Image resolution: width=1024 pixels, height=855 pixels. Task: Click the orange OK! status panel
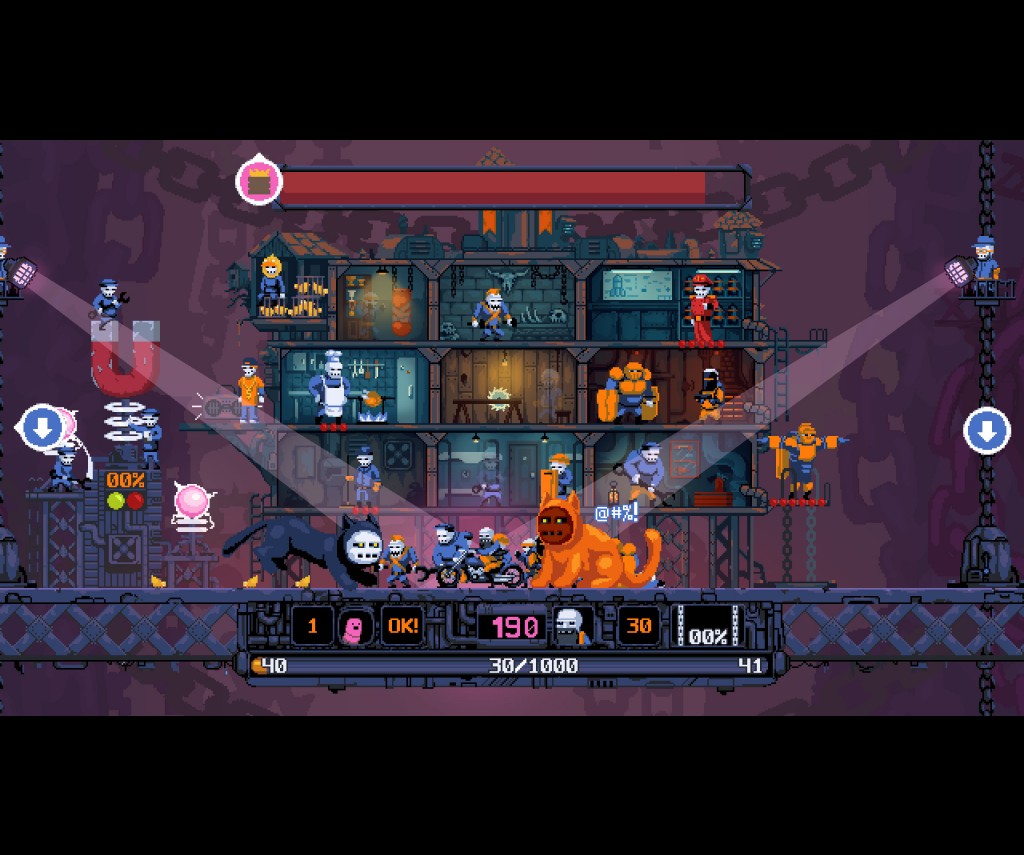[403, 627]
